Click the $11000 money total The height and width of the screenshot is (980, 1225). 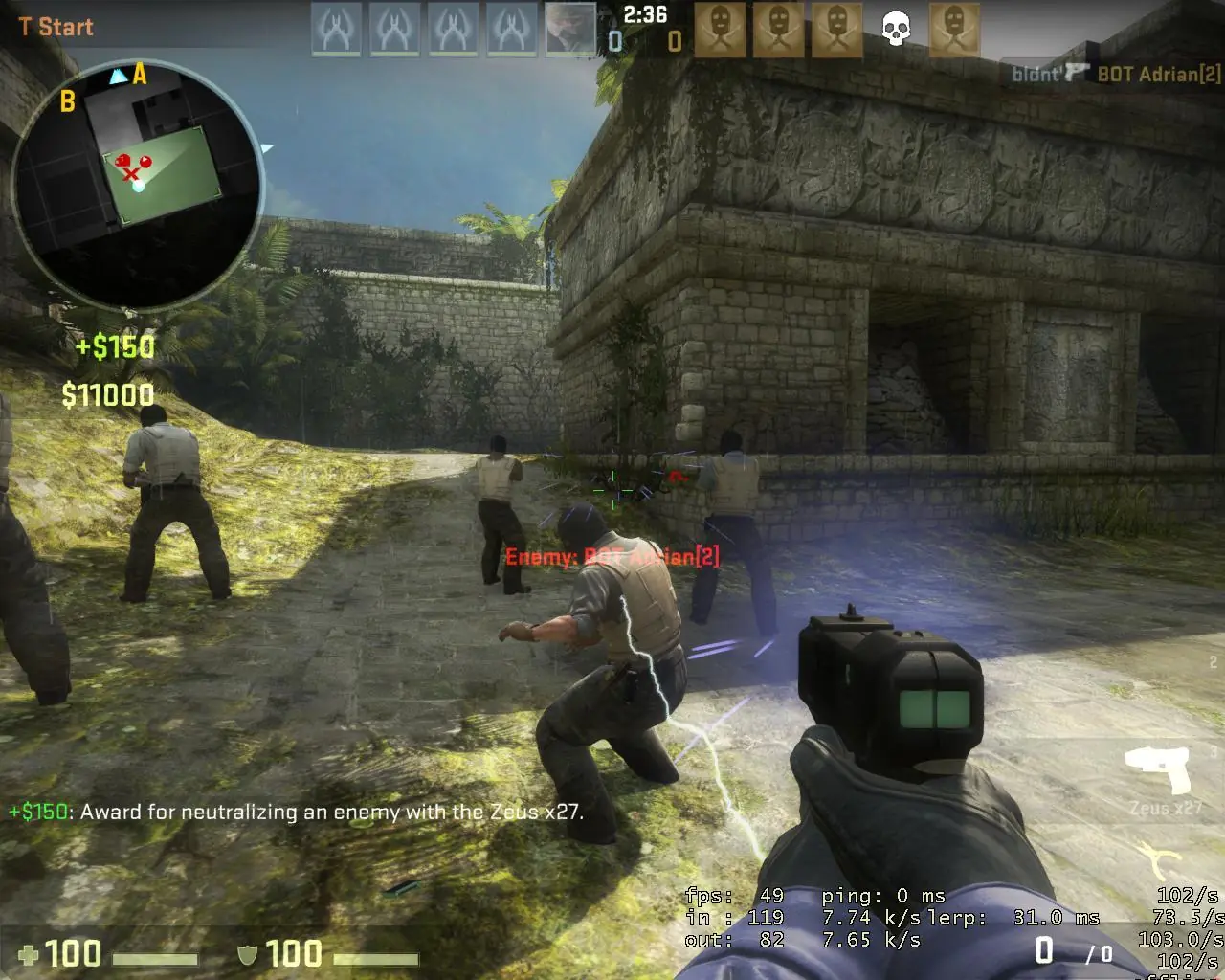click(x=106, y=394)
